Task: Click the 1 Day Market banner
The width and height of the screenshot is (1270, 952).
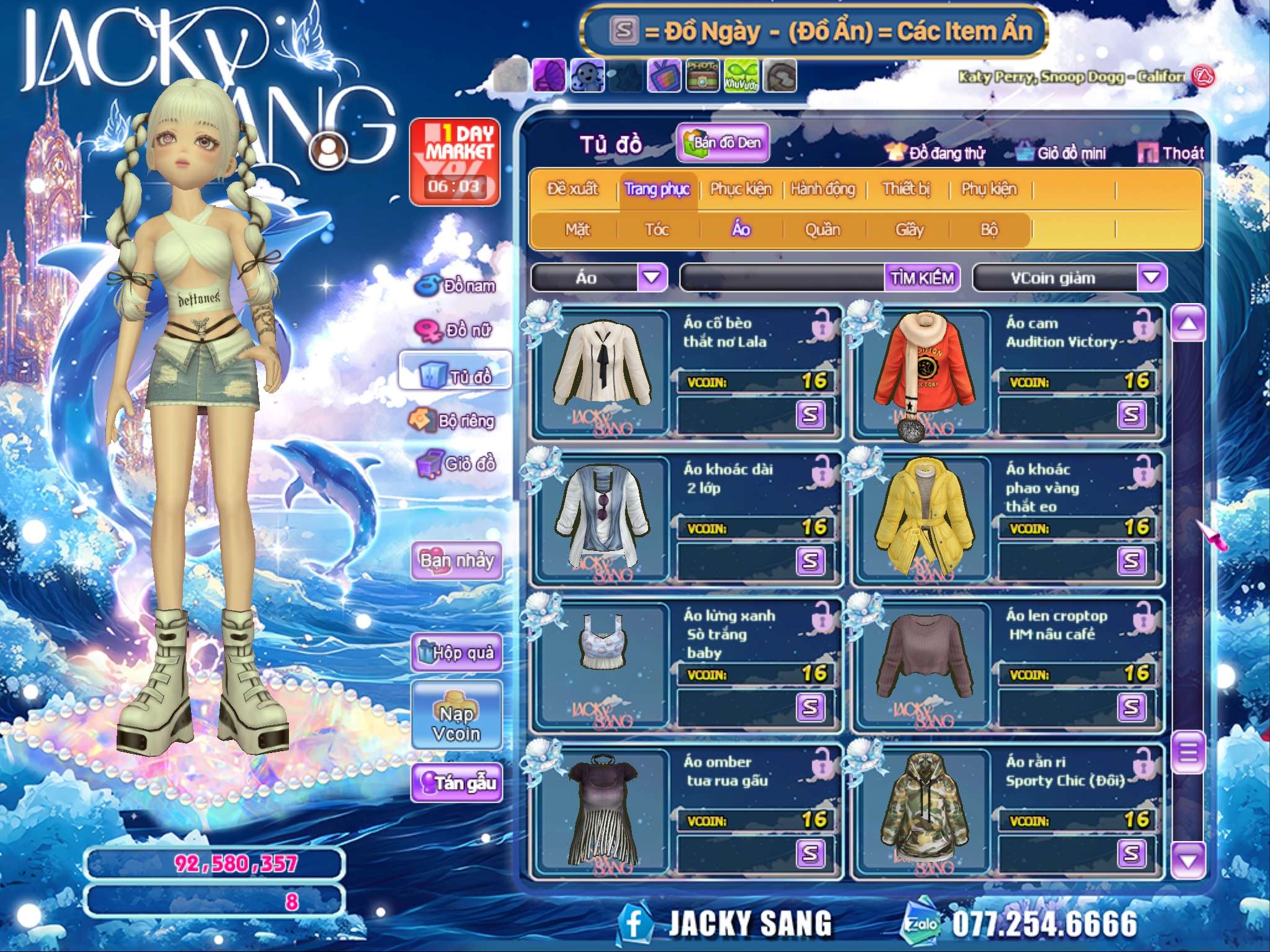Action: click(x=455, y=161)
